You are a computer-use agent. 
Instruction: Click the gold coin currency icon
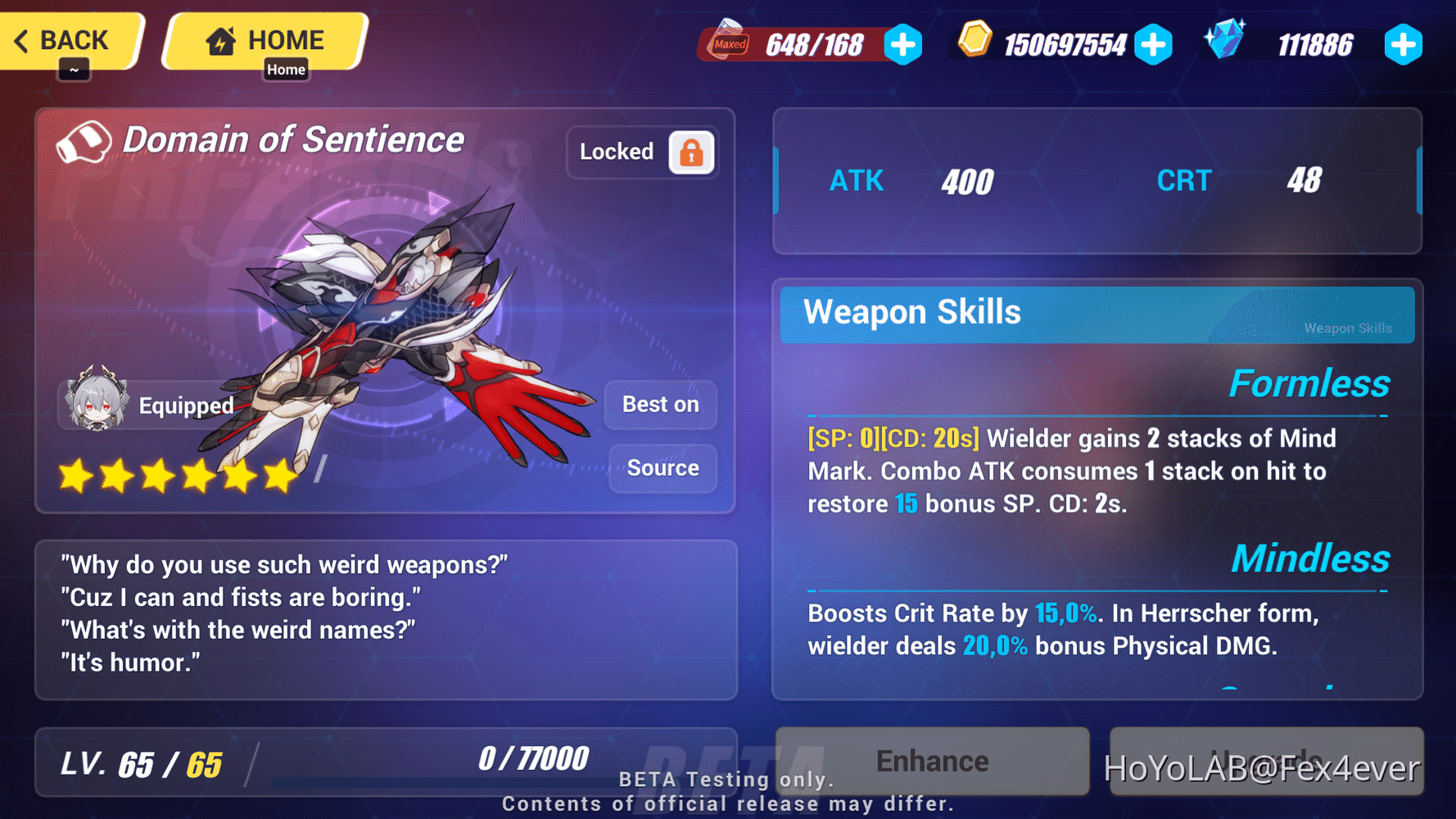(974, 43)
